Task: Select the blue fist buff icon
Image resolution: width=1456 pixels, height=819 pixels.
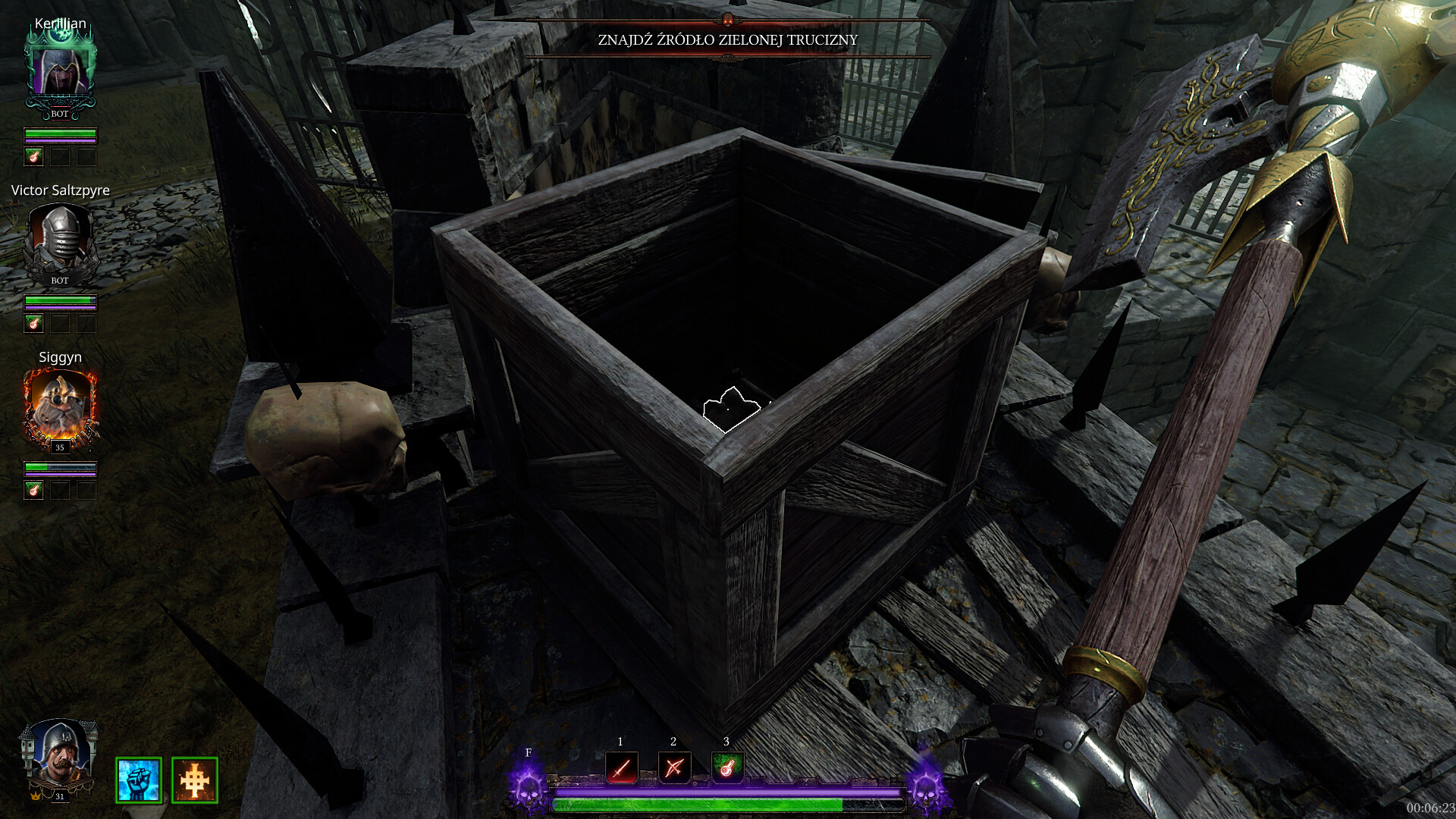Action: [x=139, y=780]
